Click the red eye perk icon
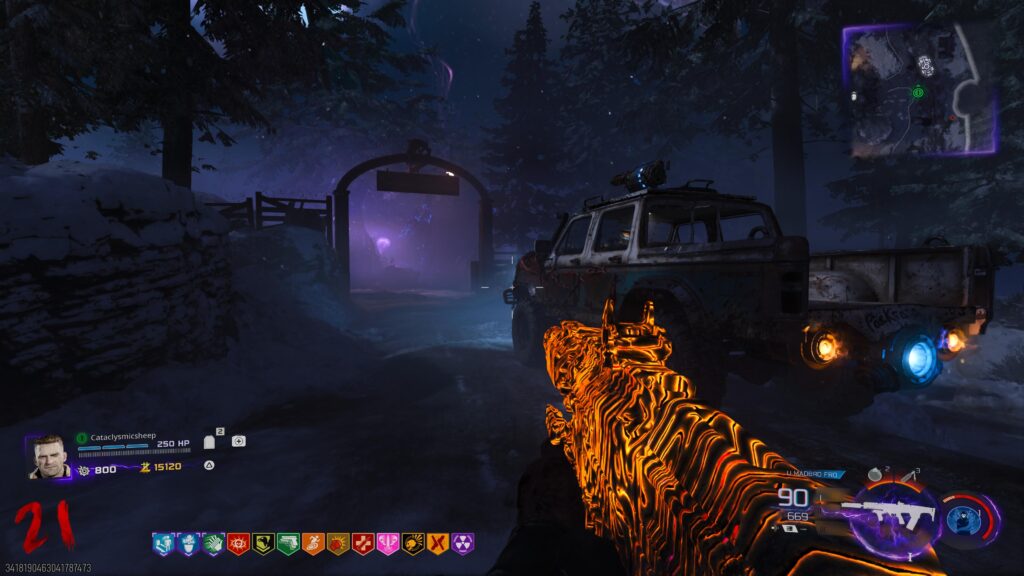Viewport: 1024px width, 576px height. (x=238, y=543)
